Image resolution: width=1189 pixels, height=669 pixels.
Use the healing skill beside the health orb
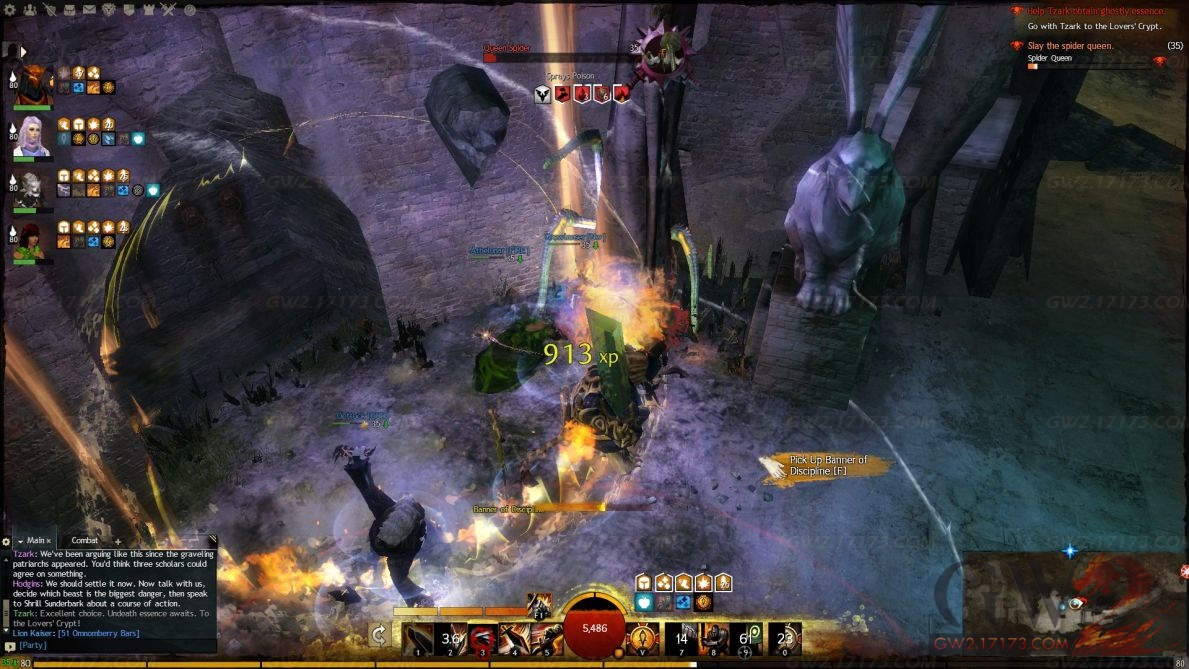click(x=644, y=637)
